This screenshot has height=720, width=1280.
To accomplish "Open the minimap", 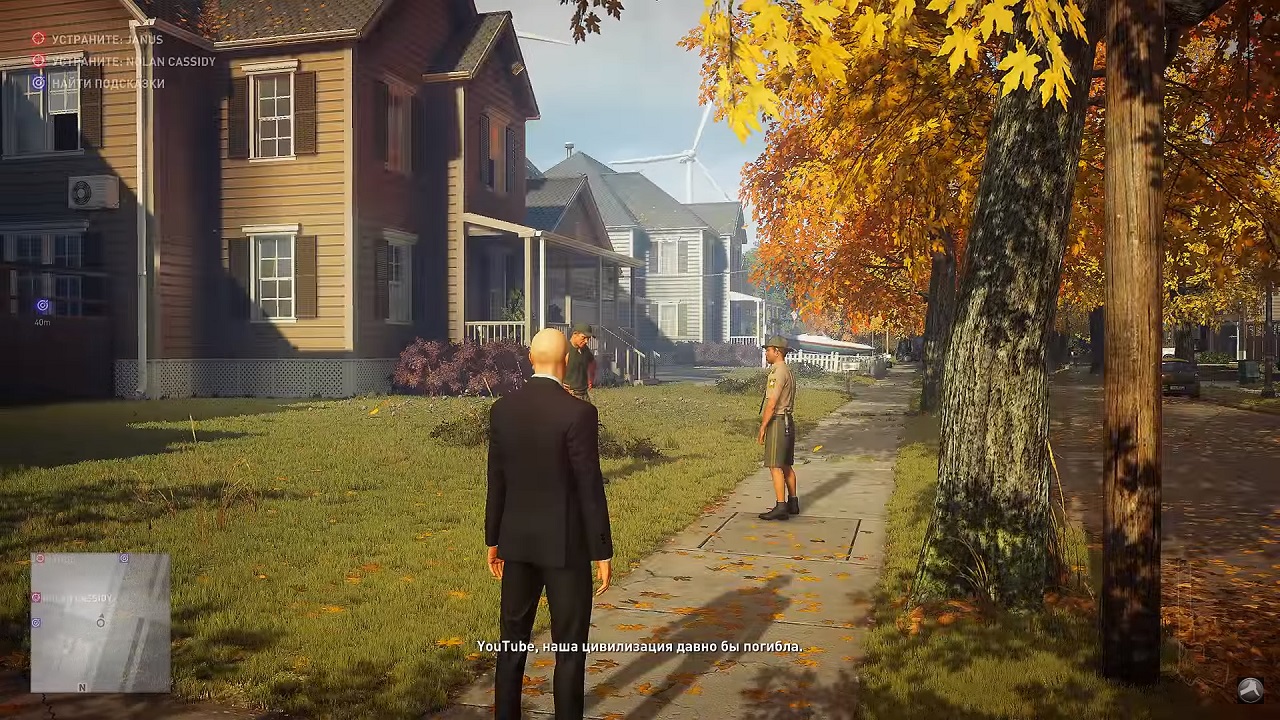I will tap(100, 622).
